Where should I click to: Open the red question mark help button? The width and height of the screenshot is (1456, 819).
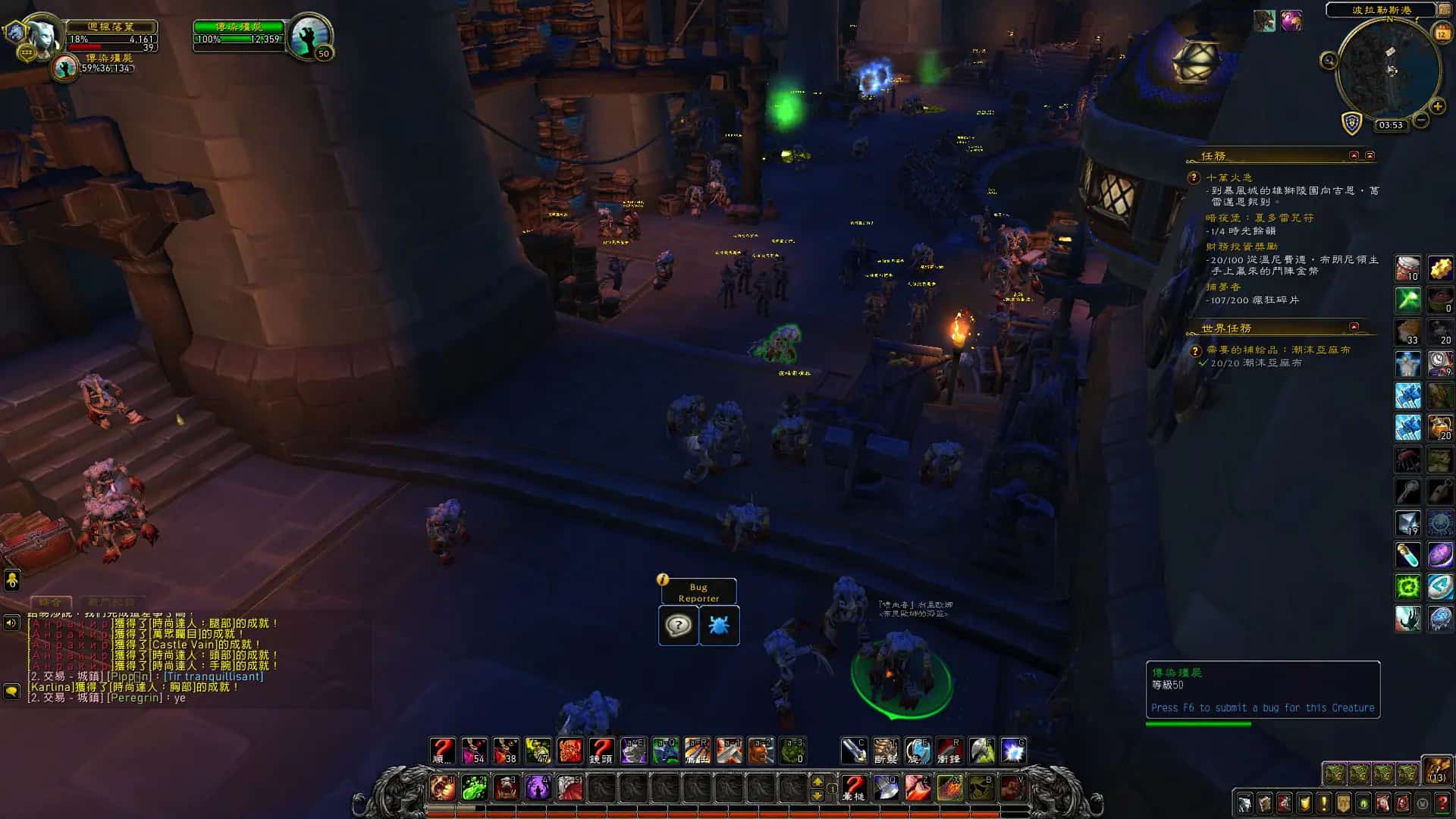(1442, 803)
